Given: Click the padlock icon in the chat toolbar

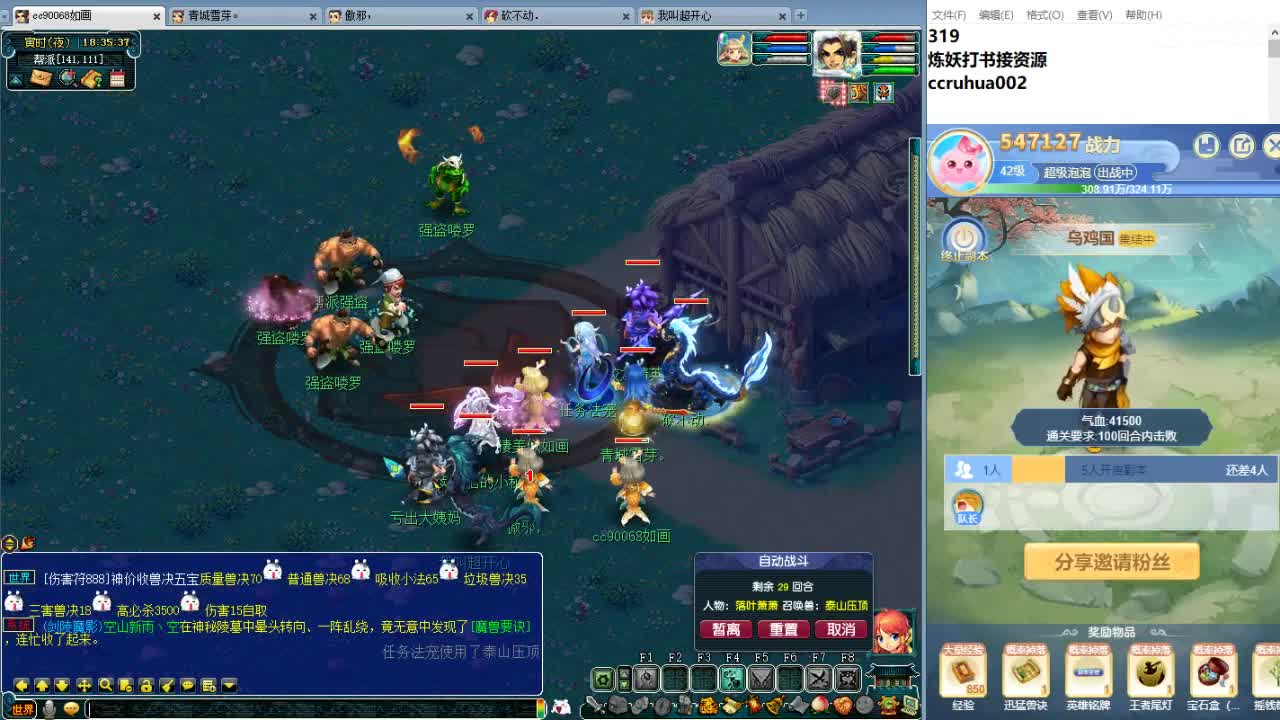Looking at the screenshot, I should [145, 686].
